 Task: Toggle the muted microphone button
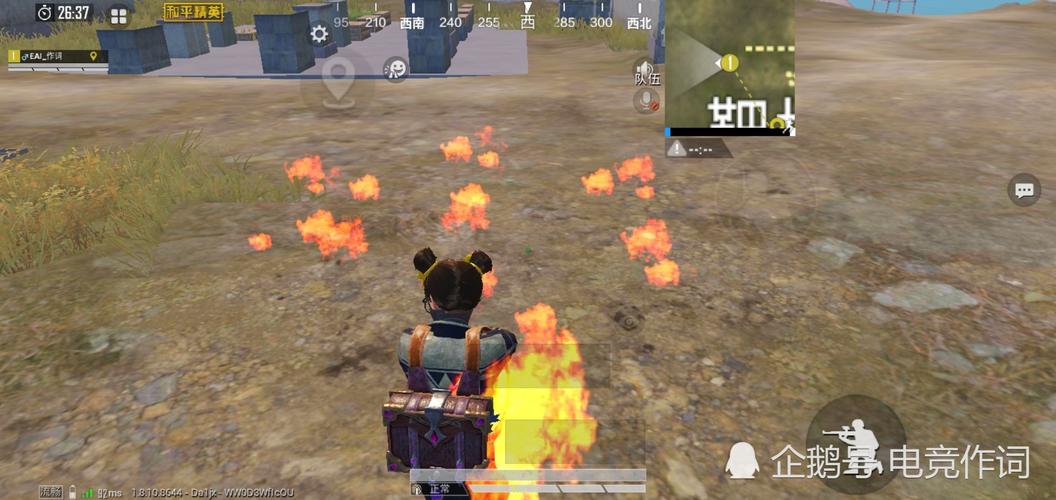pos(647,100)
